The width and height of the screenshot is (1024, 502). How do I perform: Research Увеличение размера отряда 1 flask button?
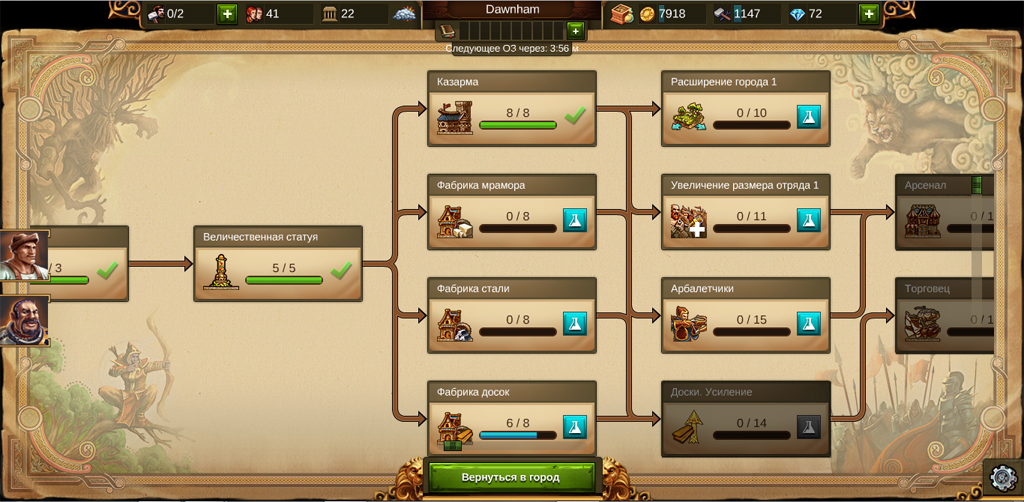(x=808, y=220)
